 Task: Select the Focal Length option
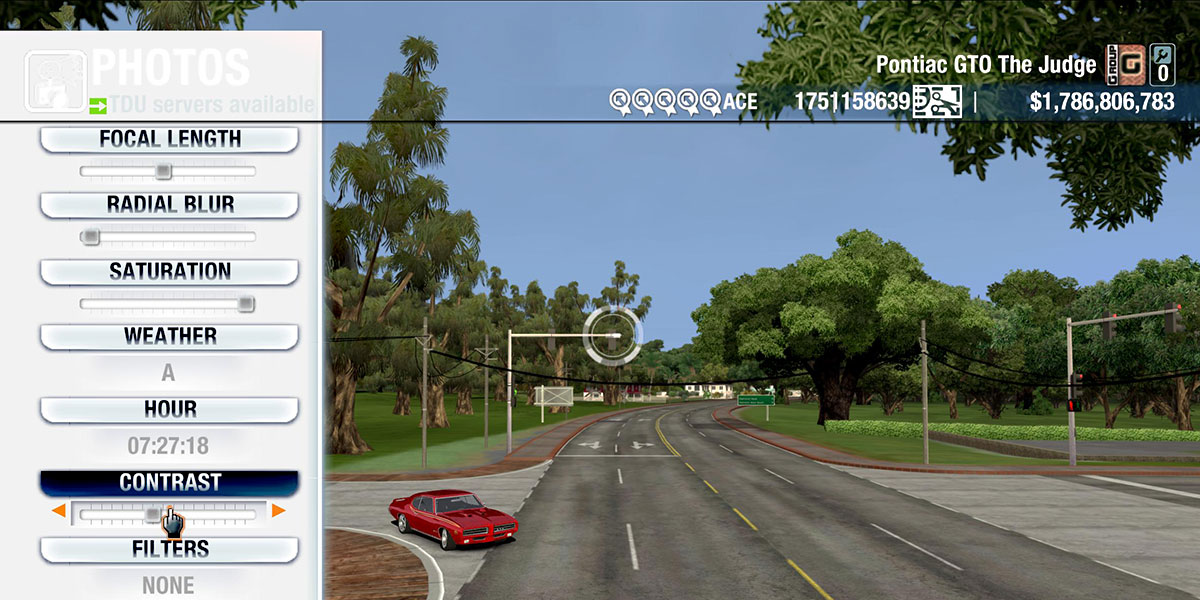pyautogui.click(x=169, y=140)
